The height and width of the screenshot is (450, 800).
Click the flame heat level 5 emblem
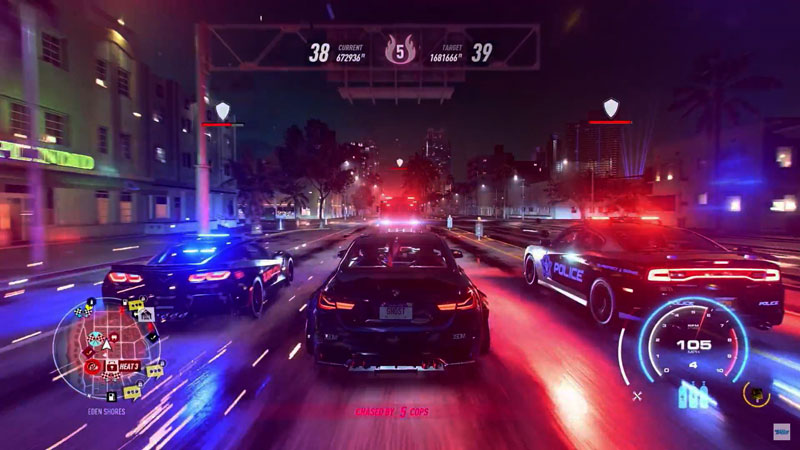(399, 52)
